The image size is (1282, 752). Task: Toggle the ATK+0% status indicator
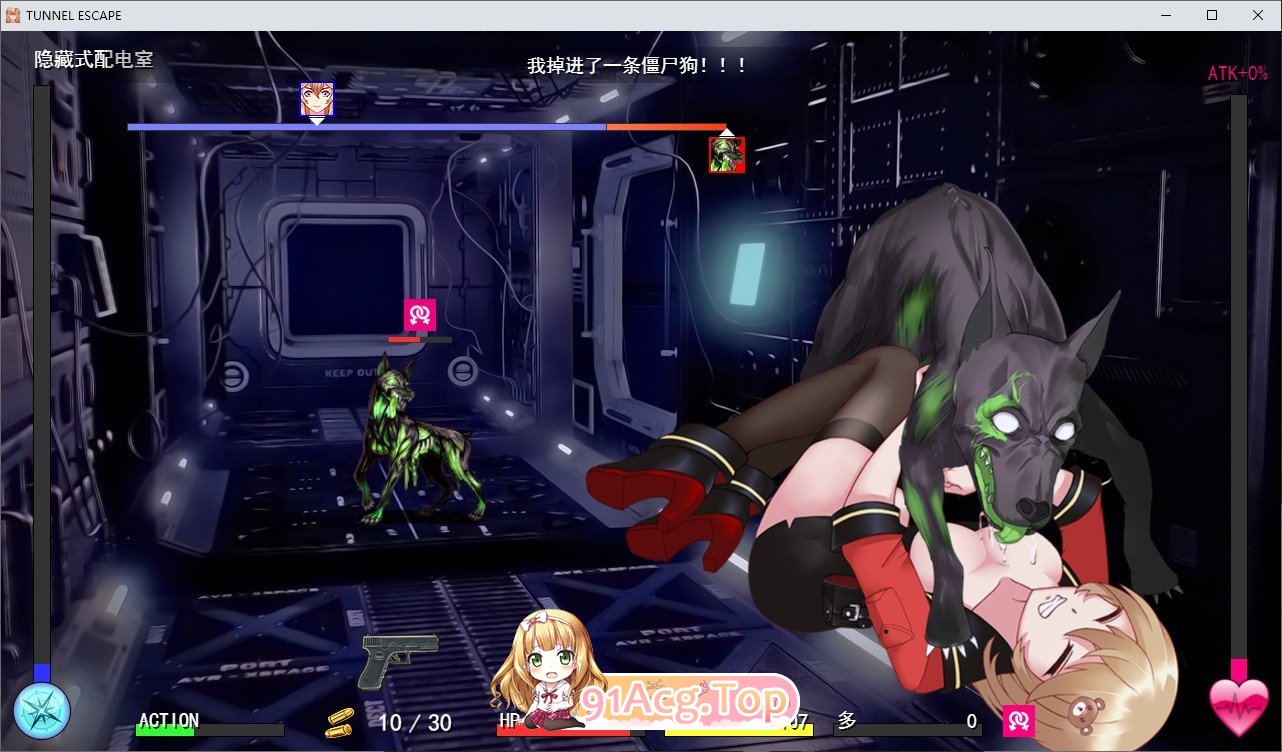(1236, 72)
